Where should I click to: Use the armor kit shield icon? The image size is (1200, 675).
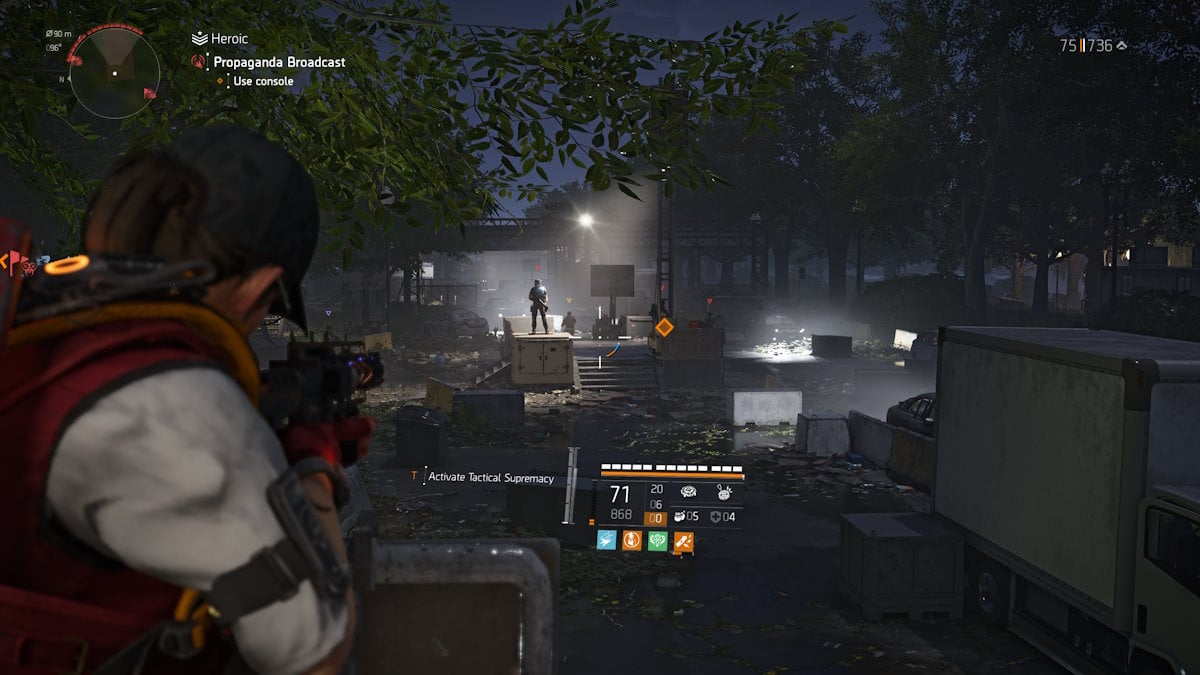coord(715,517)
